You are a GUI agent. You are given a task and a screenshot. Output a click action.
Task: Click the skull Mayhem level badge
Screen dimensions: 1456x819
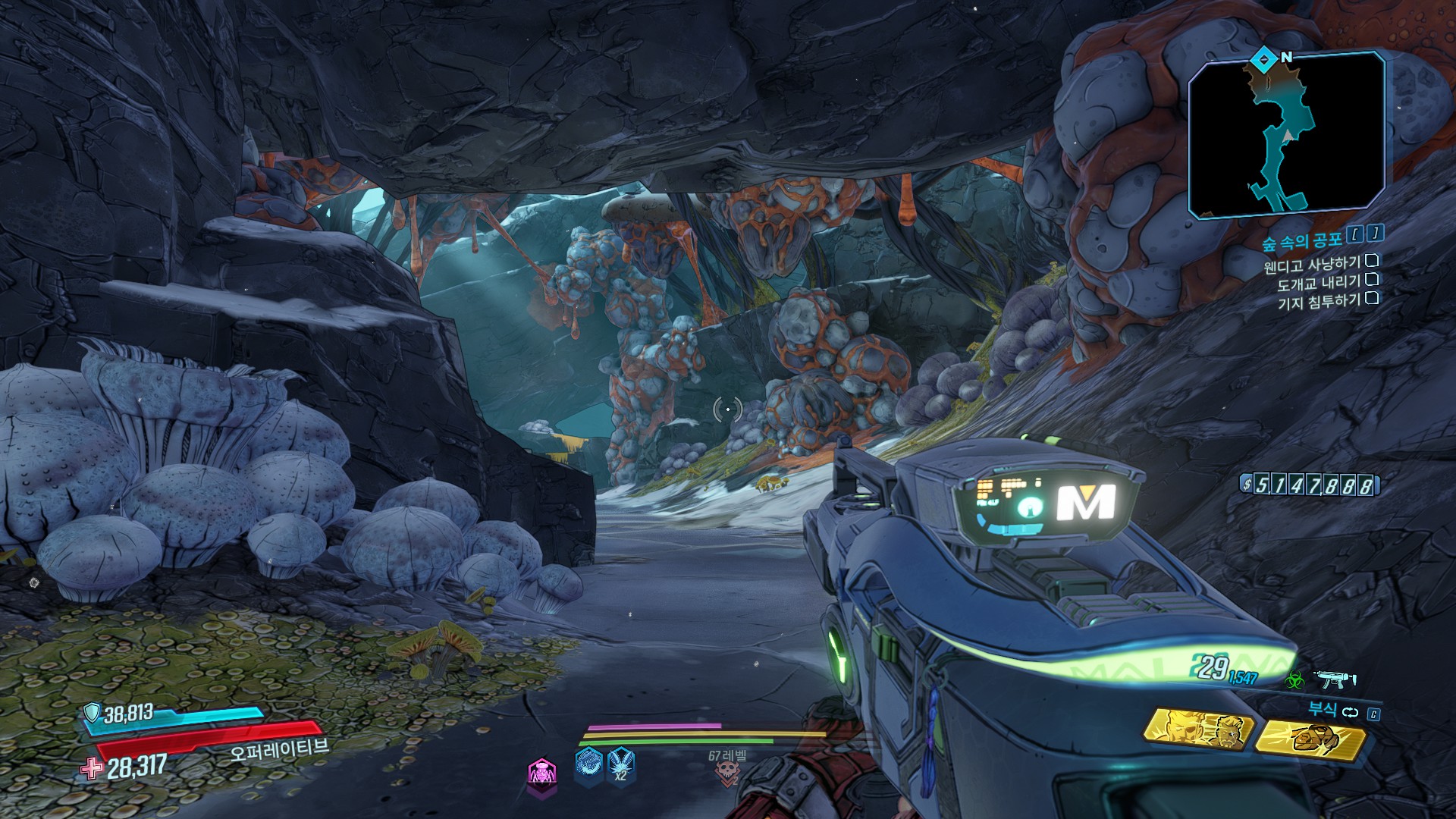[726, 772]
